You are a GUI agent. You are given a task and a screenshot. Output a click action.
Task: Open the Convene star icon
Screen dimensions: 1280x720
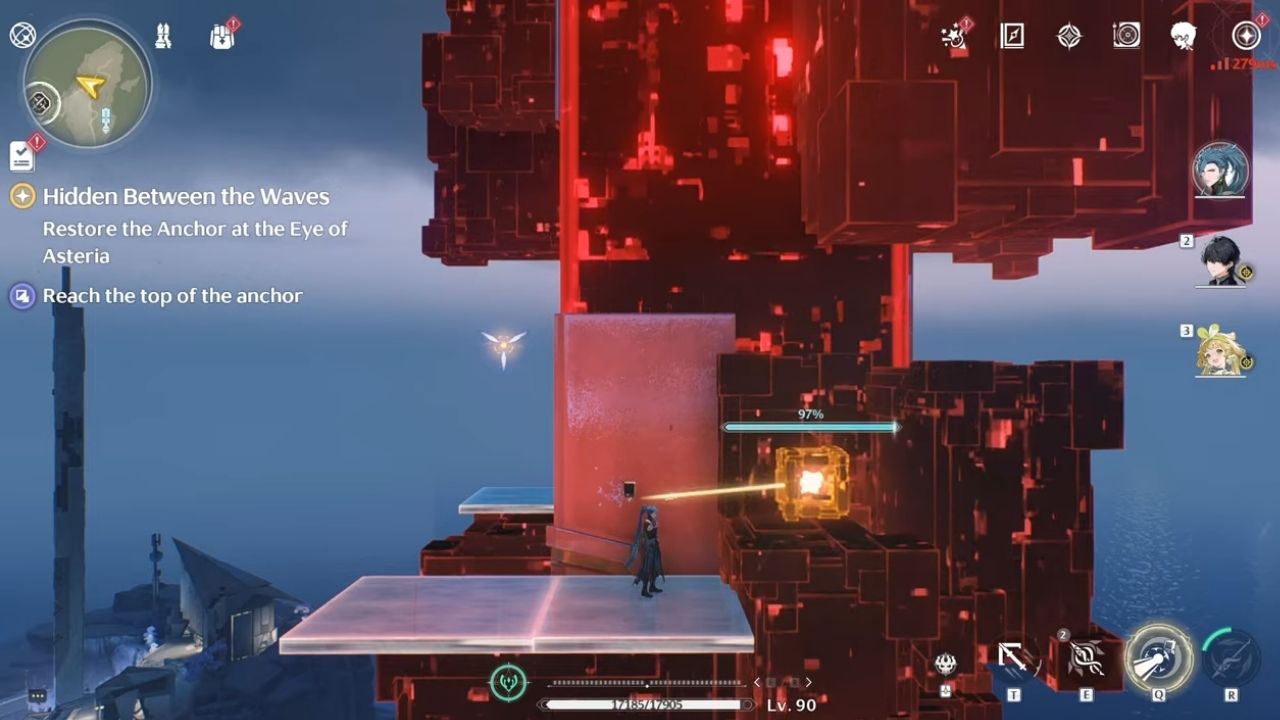[x=1071, y=37]
